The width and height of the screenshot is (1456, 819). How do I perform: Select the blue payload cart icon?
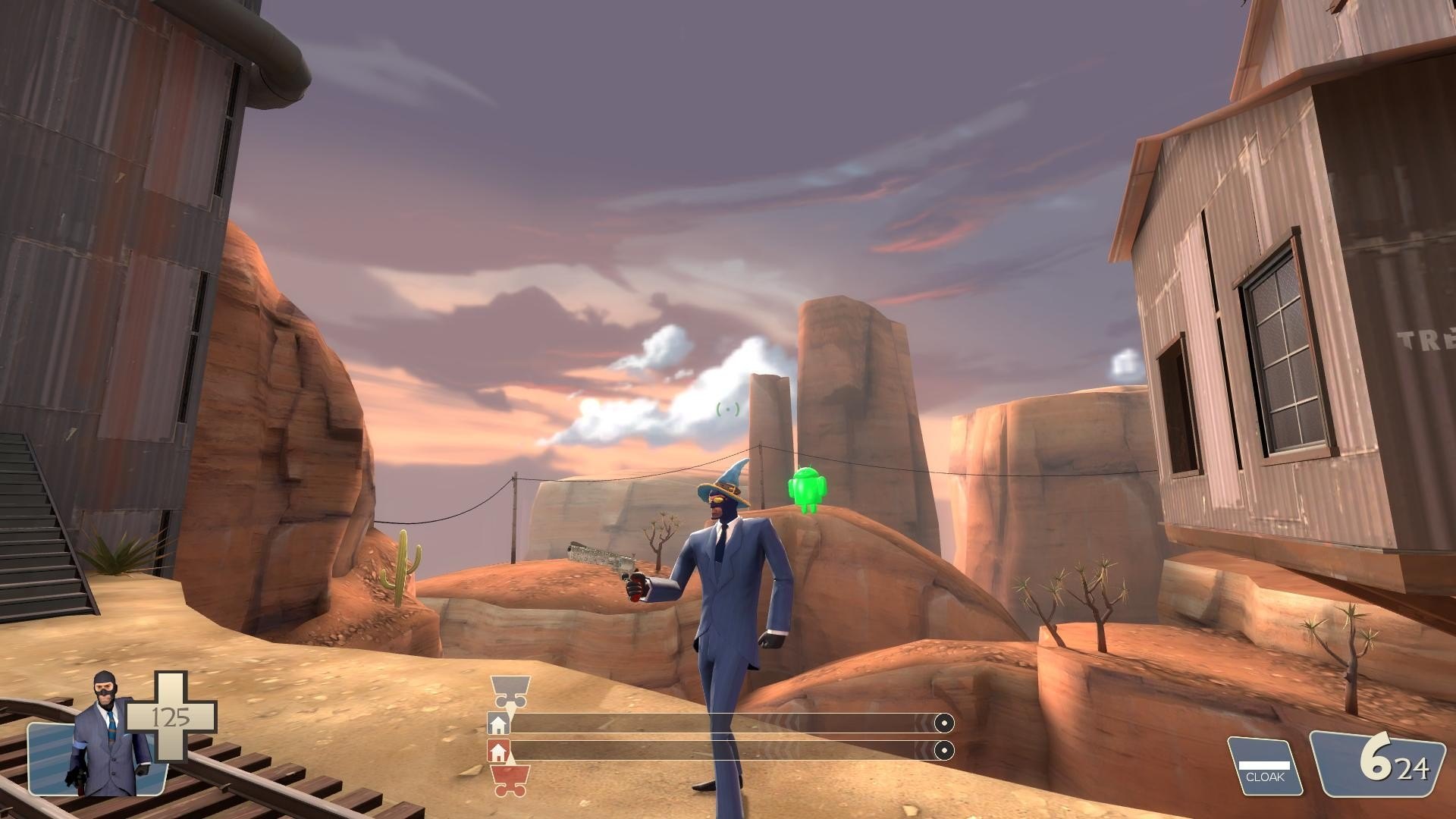click(x=508, y=691)
